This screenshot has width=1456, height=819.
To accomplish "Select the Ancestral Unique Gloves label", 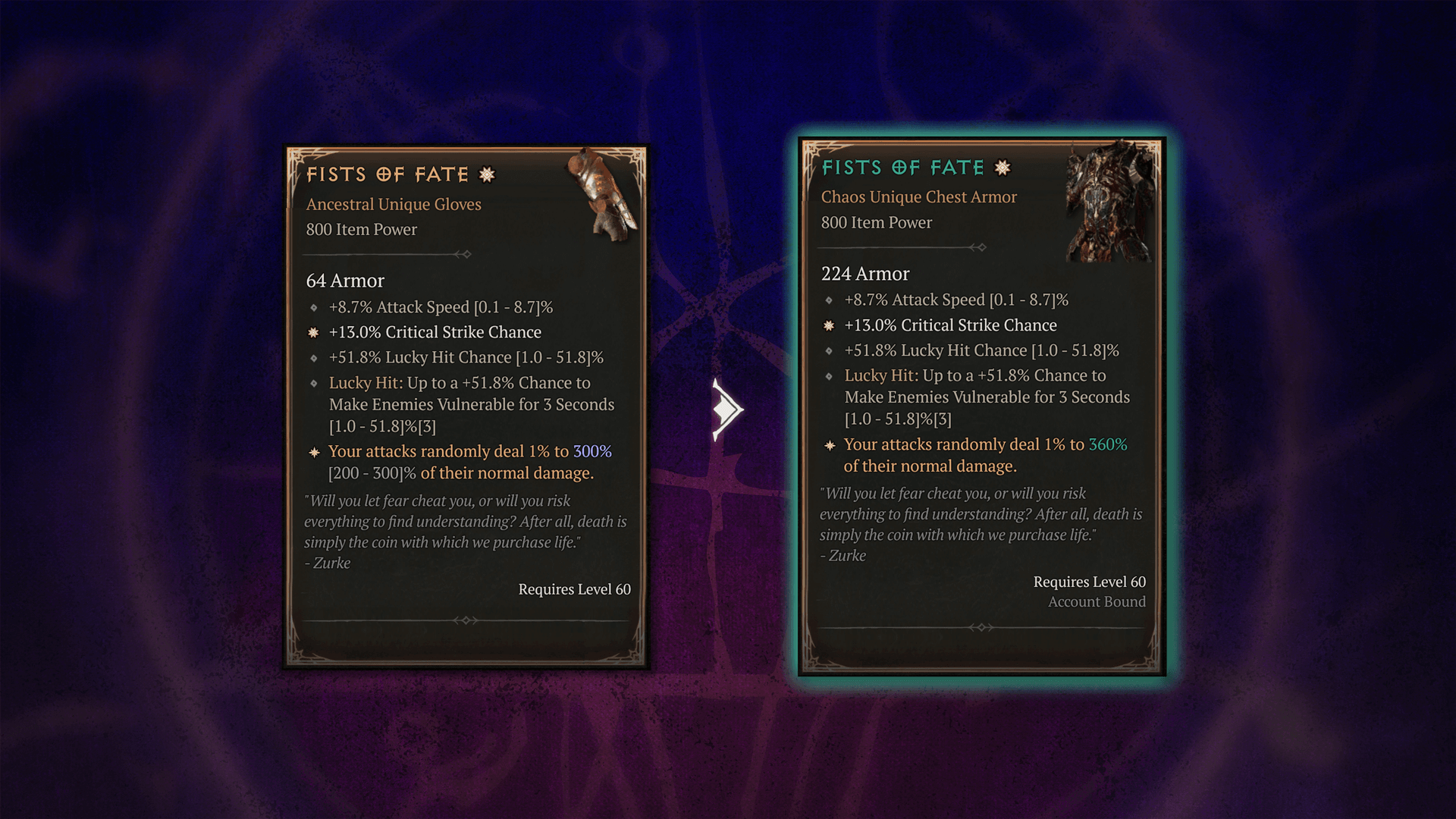I will [393, 204].
